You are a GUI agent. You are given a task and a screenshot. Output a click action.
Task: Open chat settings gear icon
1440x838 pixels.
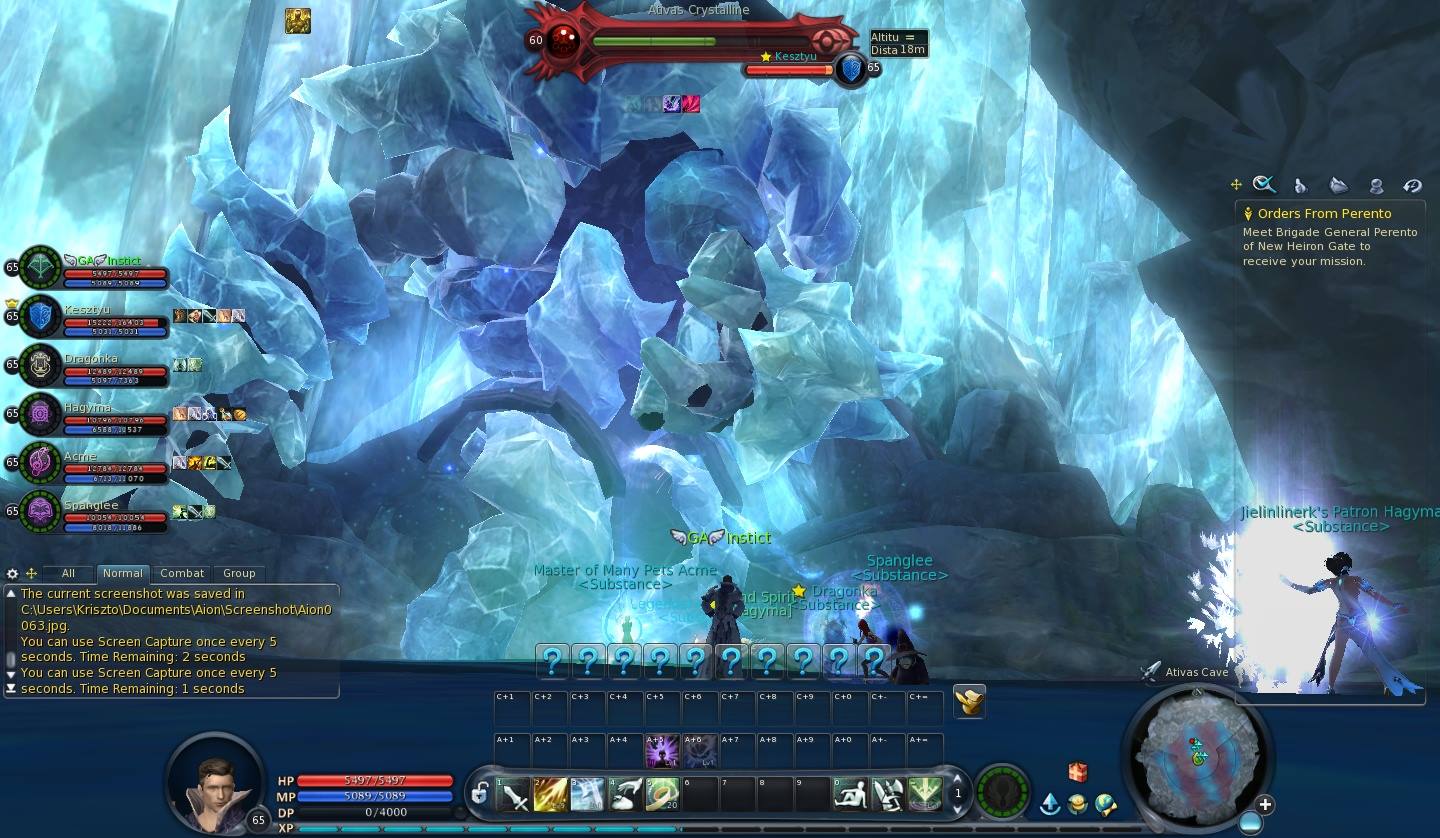pyautogui.click(x=12, y=574)
